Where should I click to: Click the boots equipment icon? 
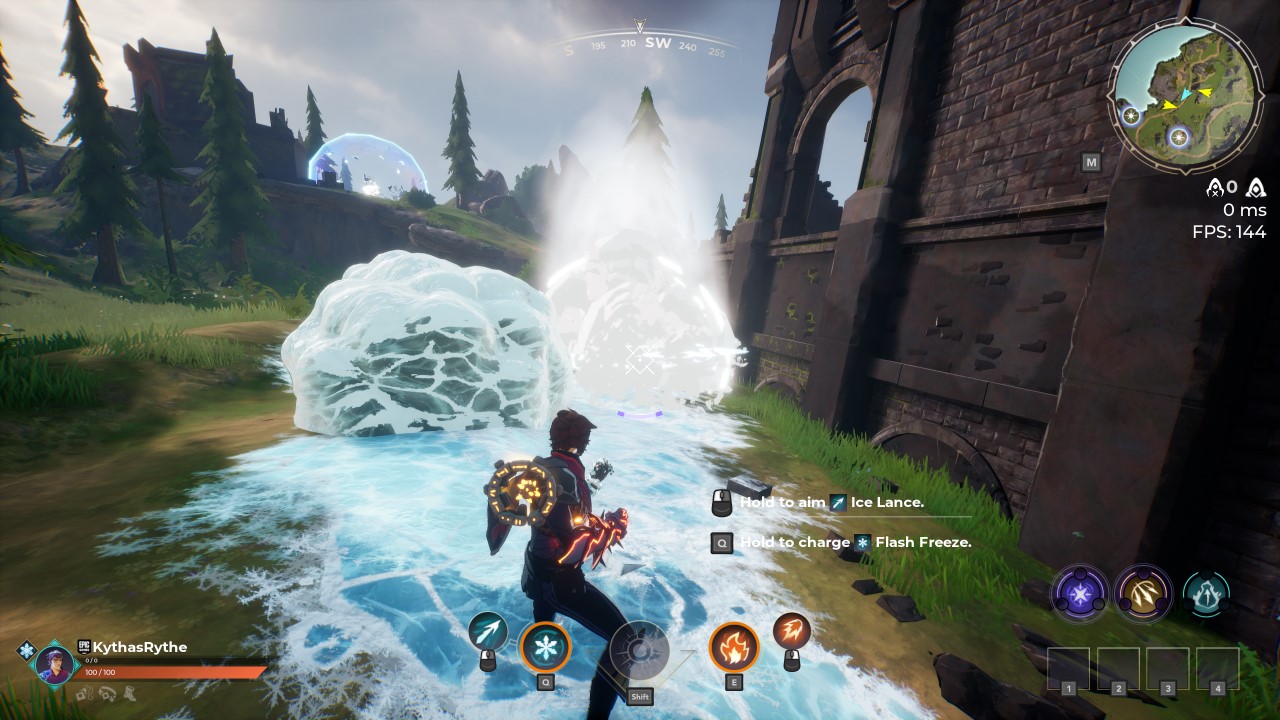tap(129, 694)
